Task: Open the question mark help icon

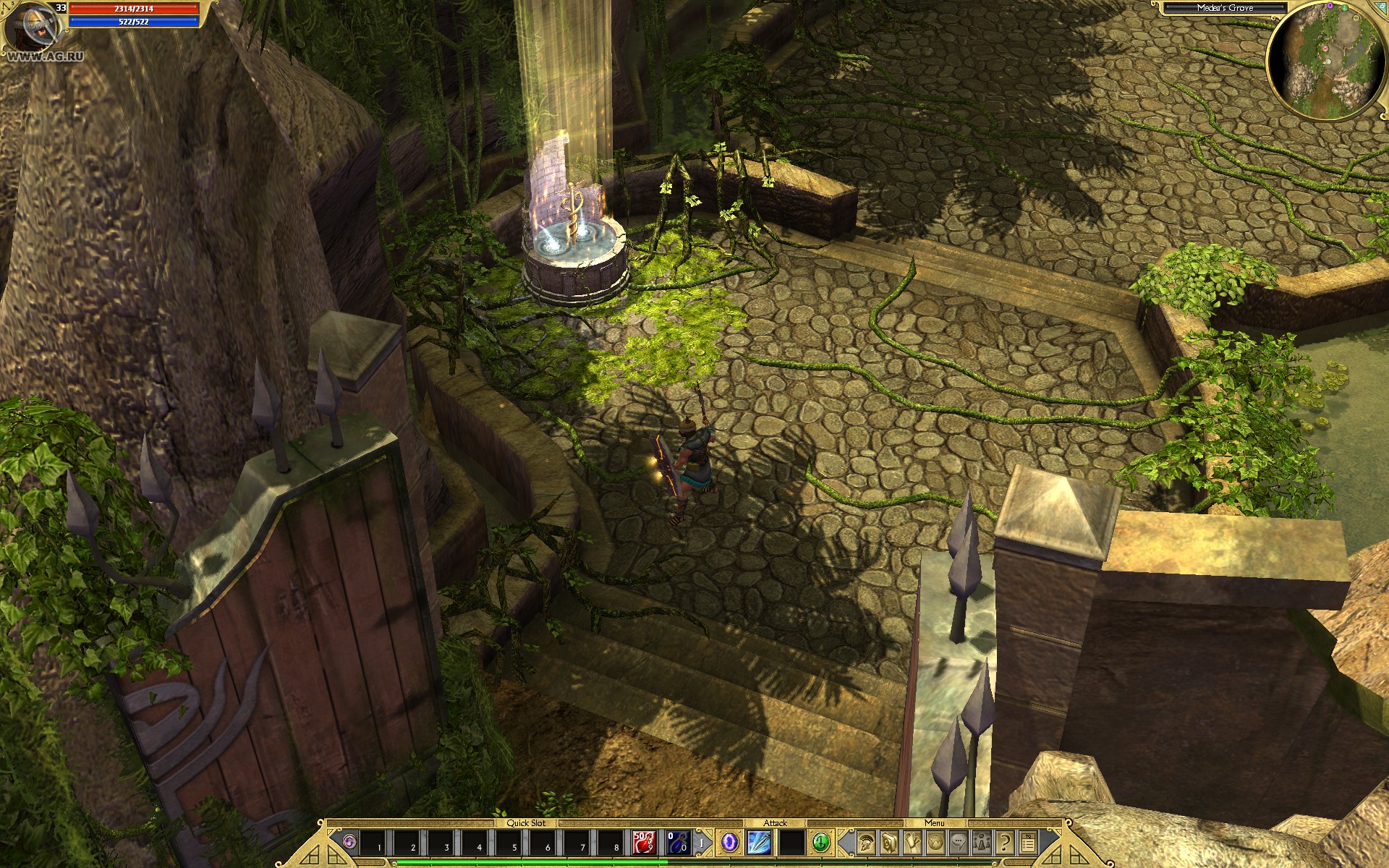Action: [x=1006, y=843]
